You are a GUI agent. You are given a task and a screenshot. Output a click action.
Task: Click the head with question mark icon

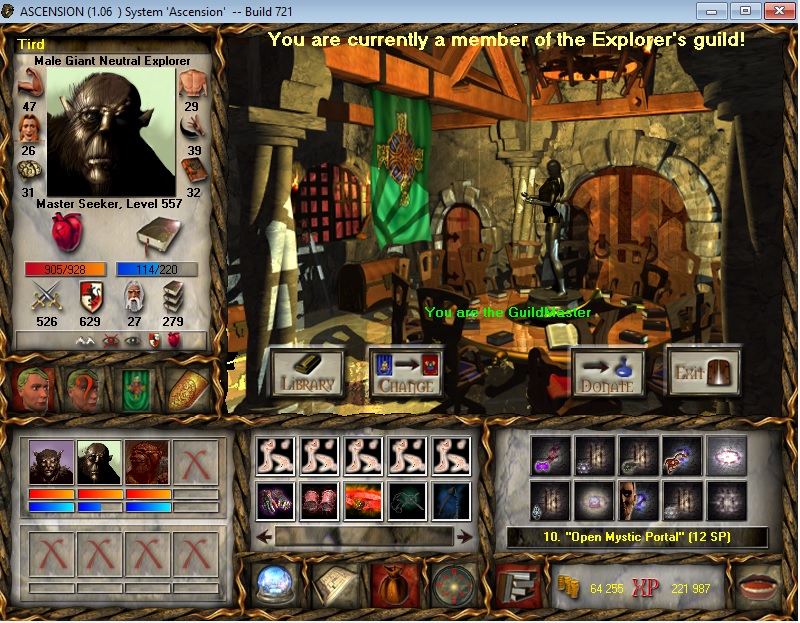click(x=85, y=389)
